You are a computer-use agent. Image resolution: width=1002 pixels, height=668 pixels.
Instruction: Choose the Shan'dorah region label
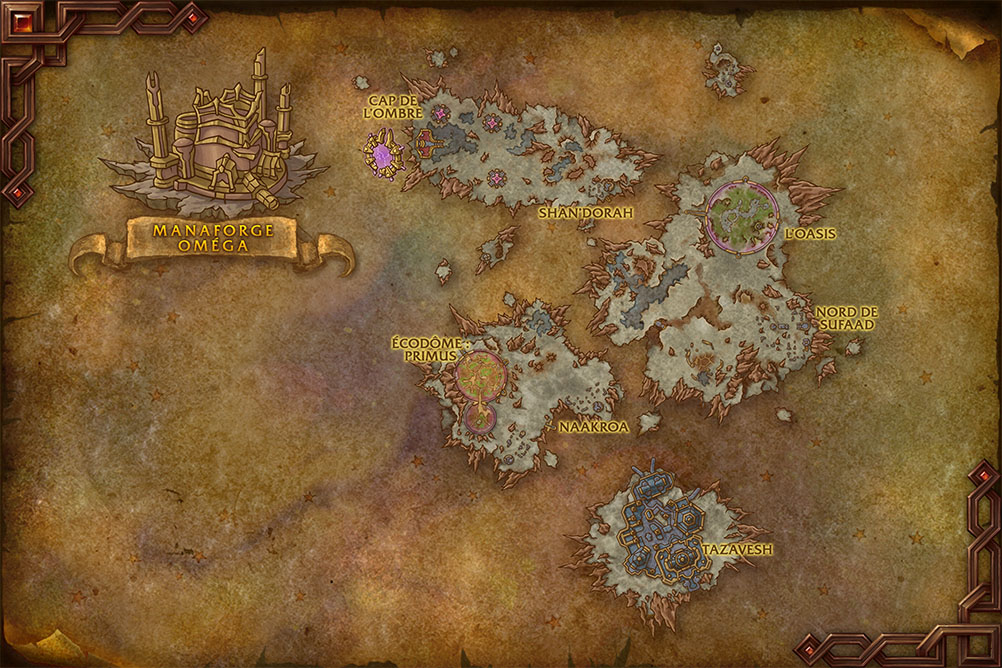click(586, 213)
